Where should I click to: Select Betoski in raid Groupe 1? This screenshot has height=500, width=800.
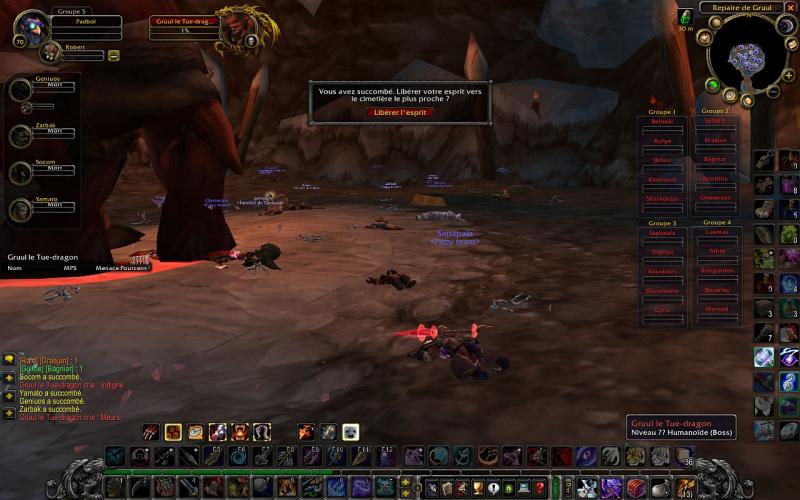pos(663,122)
